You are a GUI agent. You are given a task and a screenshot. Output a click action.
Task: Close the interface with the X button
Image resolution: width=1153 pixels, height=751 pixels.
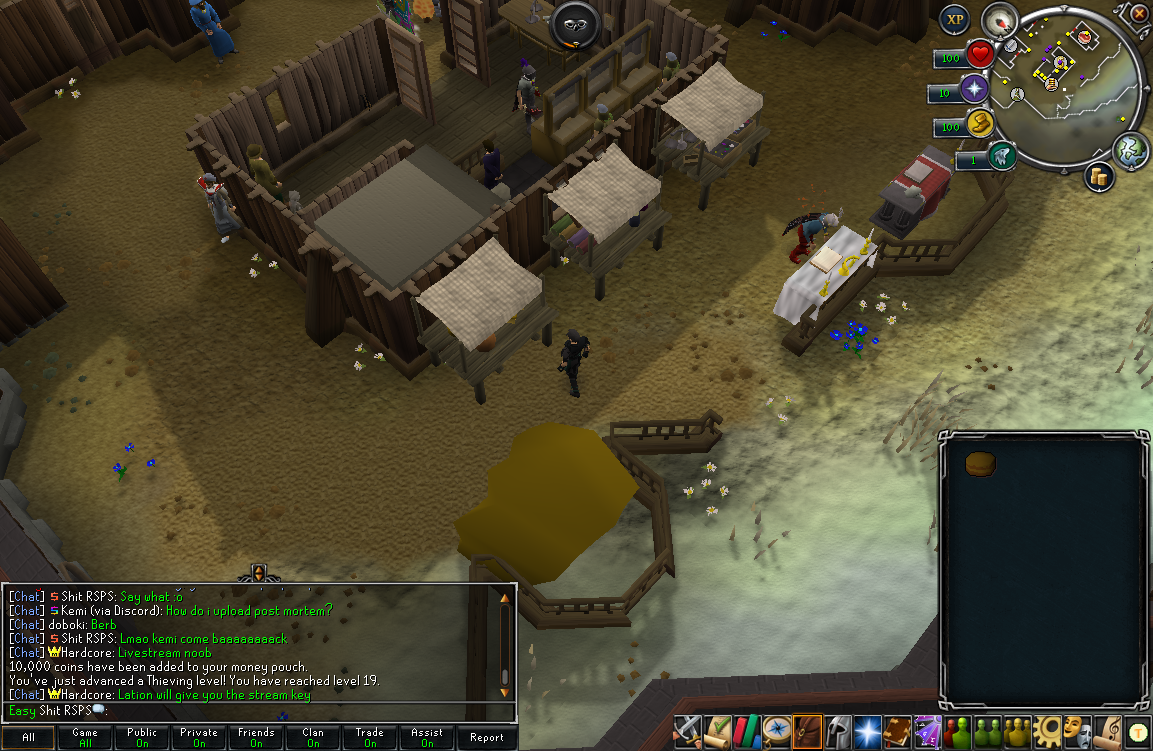click(x=1140, y=13)
